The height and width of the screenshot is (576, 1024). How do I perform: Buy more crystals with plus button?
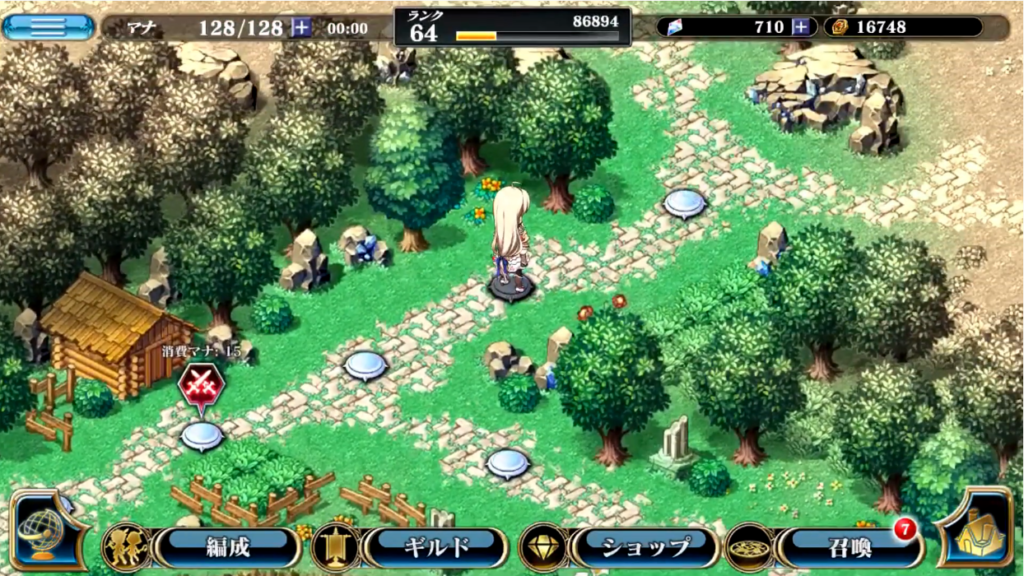click(800, 27)
